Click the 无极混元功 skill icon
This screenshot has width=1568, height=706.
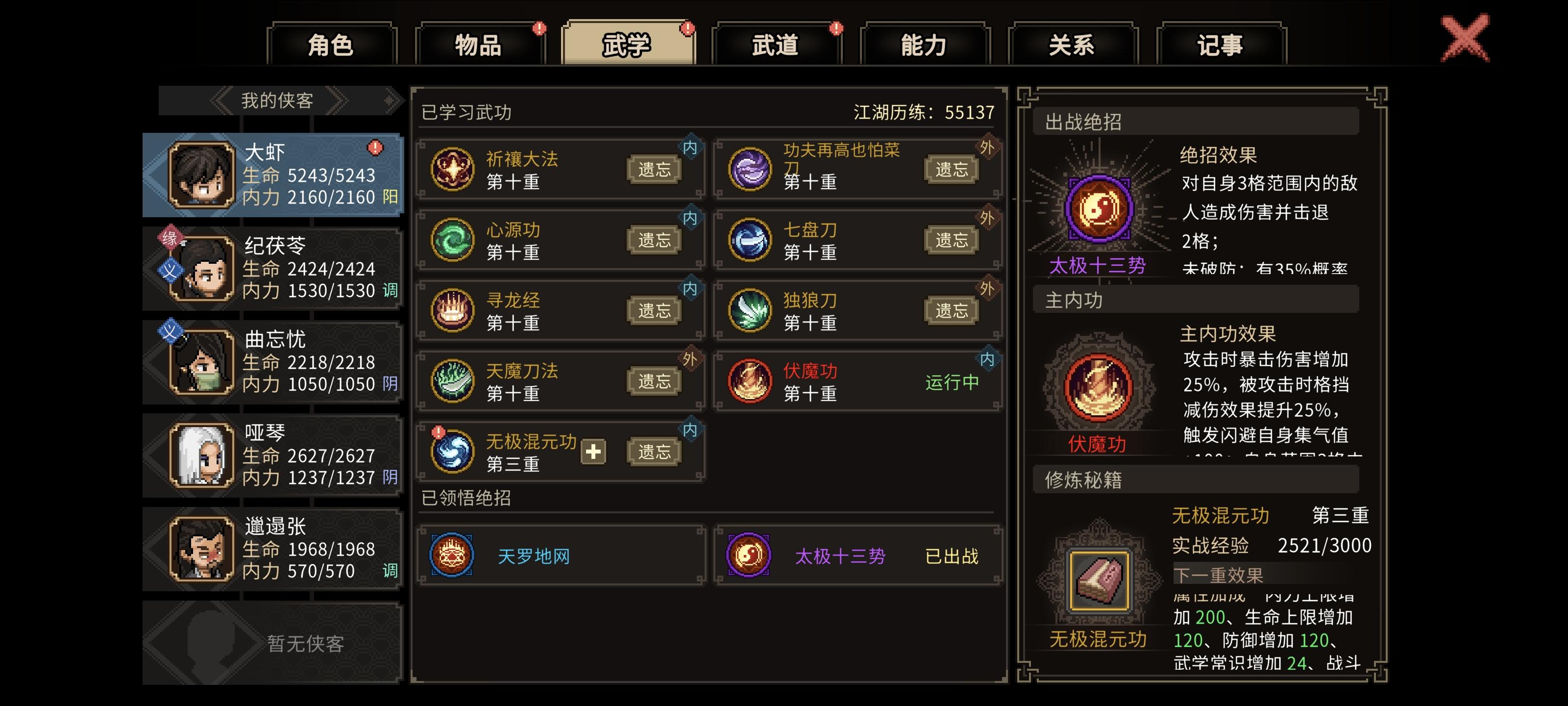click(x=452, y=452)
